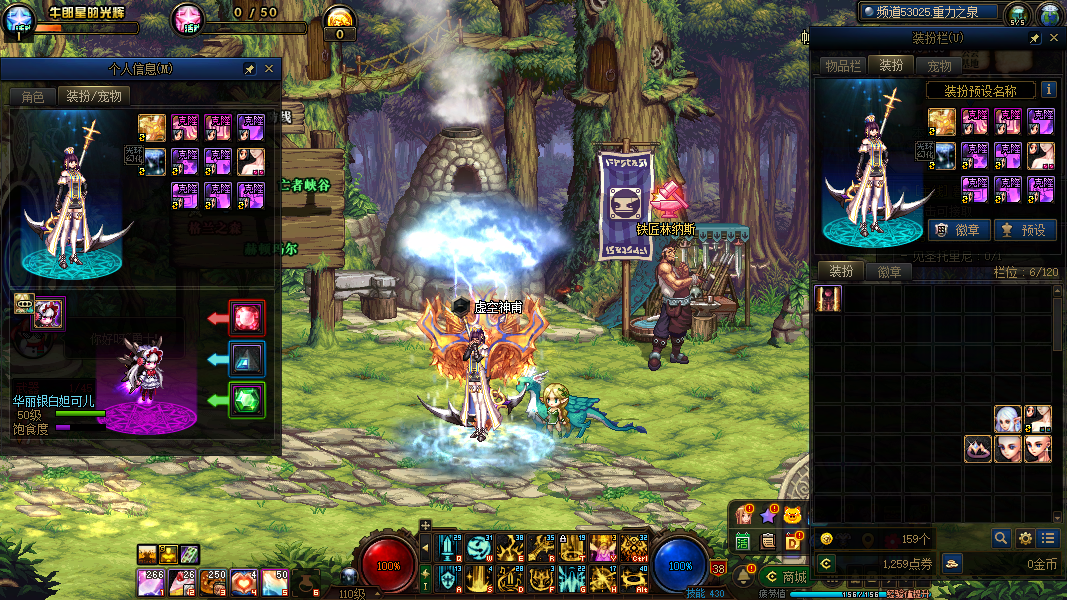Image resolution: width=1067 pixels, height=600 pixels.
Task: Select the 徽章 sub-tab above item grid
Action: point(889,272)
